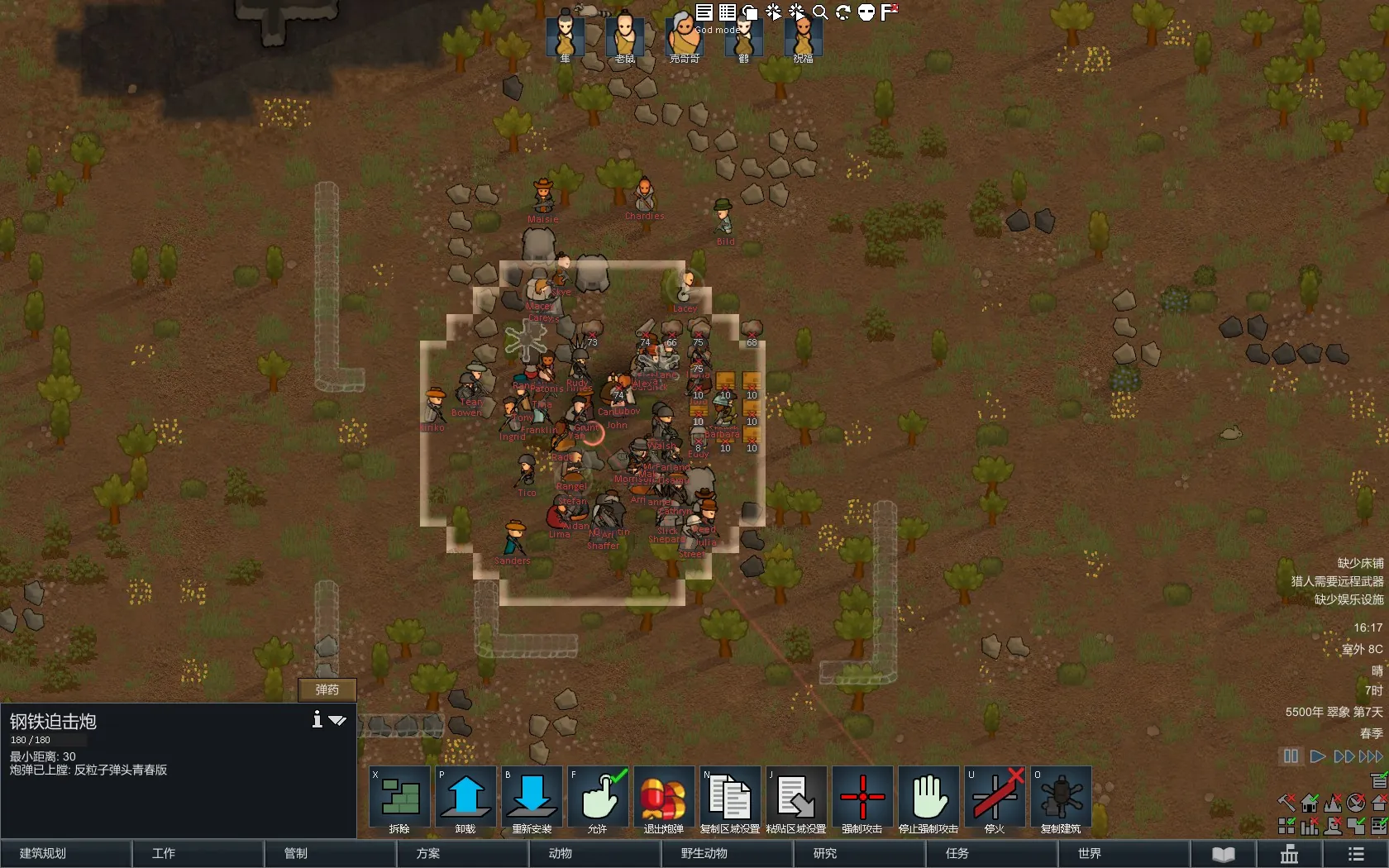Toggle the 停火 (Hold fire) command
This screenshot has height=868, width=1389.
[995, 797]
